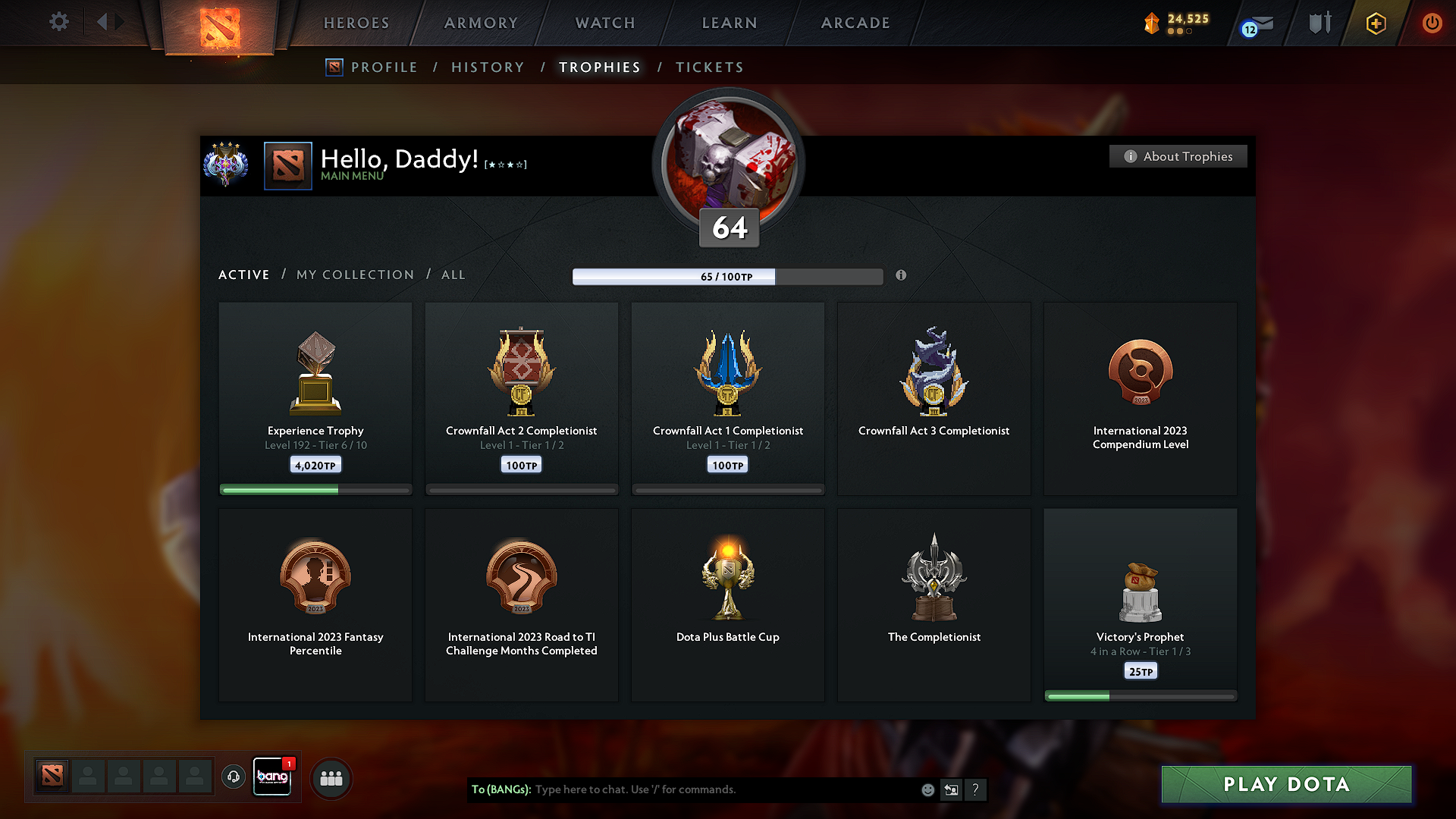Open the BANGs chat channel icon
Screen dimensions: 1456x819
271,777
